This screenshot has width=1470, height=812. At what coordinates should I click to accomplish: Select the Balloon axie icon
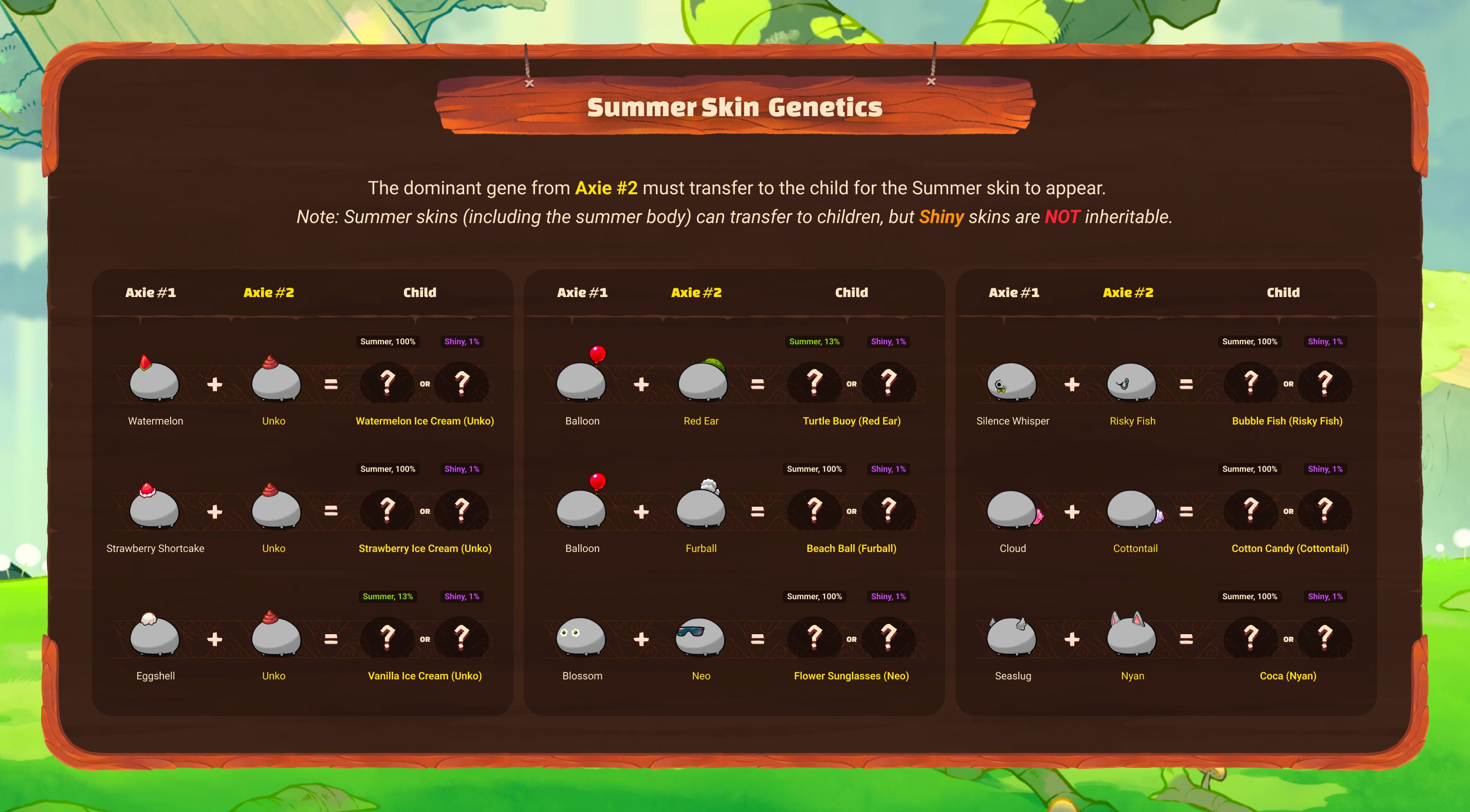click(x=582, y=382)
